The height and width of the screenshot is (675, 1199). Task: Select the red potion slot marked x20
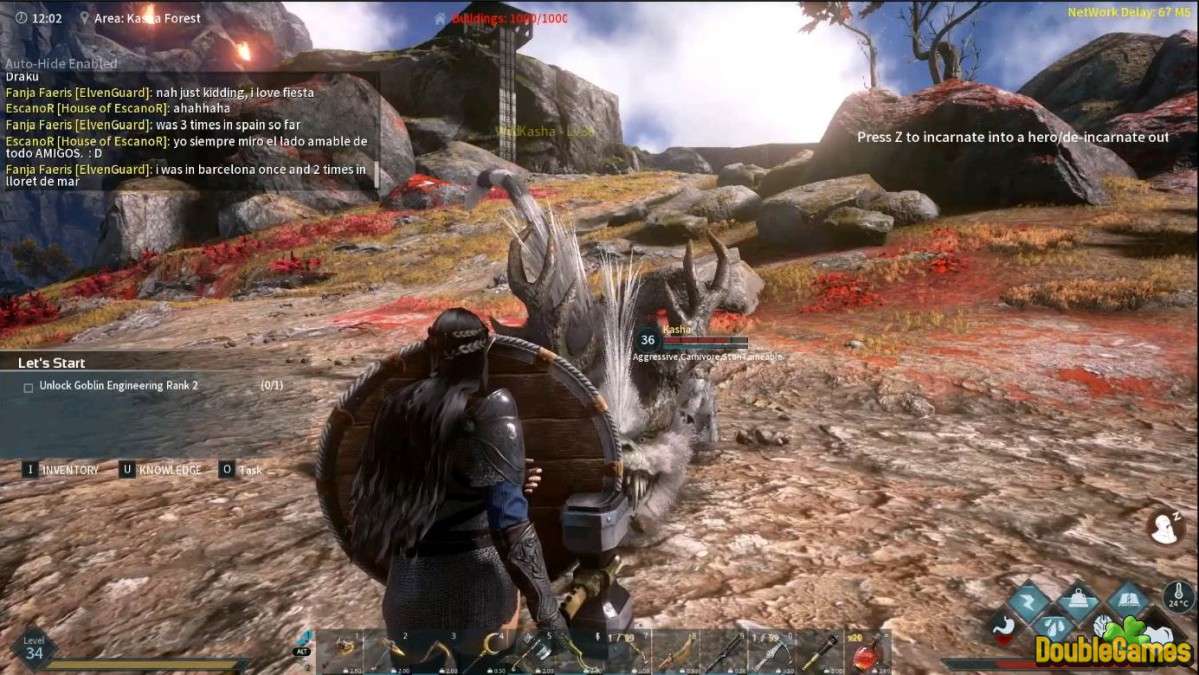click(866, 652)
